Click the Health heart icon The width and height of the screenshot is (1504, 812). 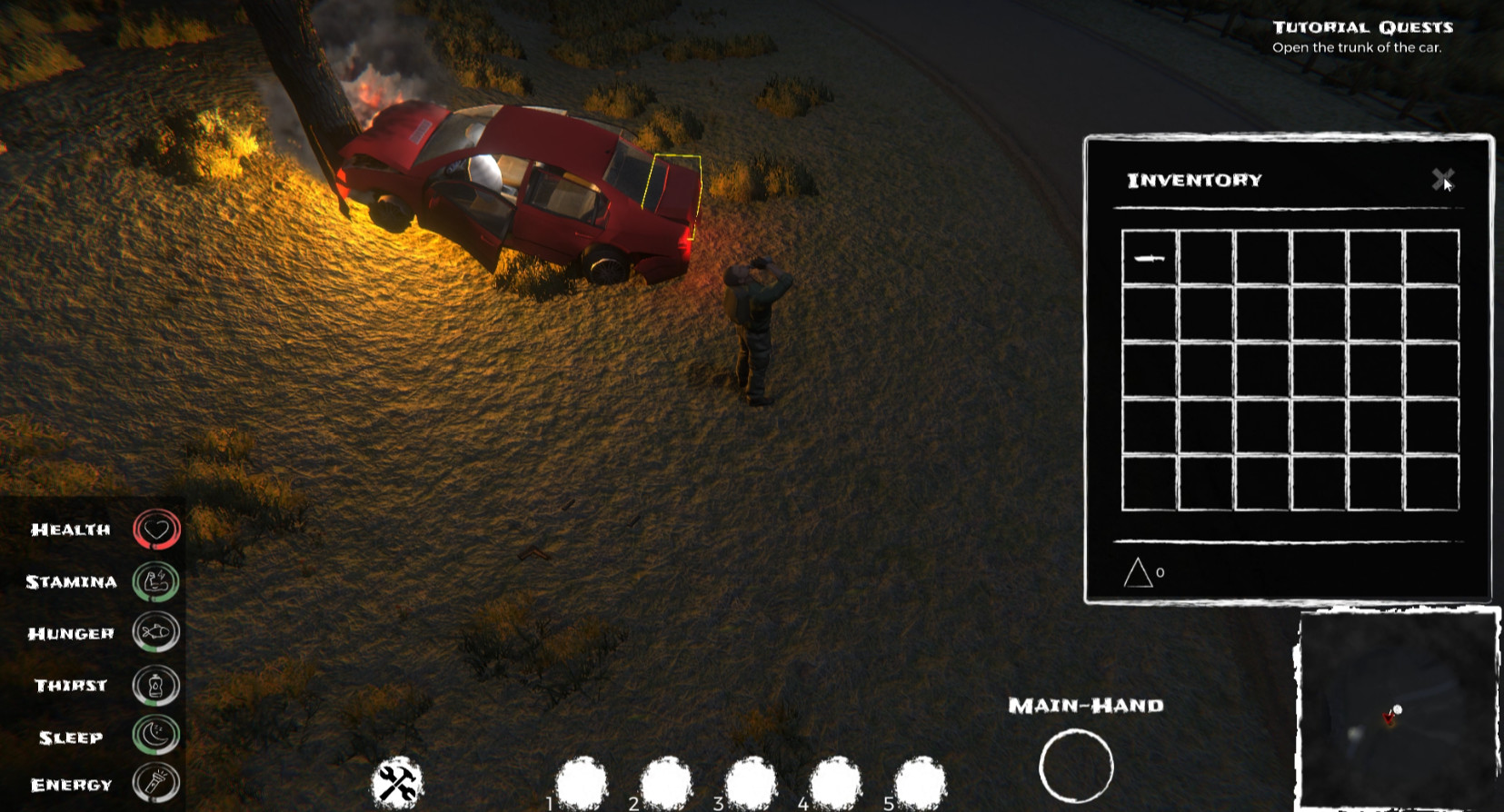154,528
